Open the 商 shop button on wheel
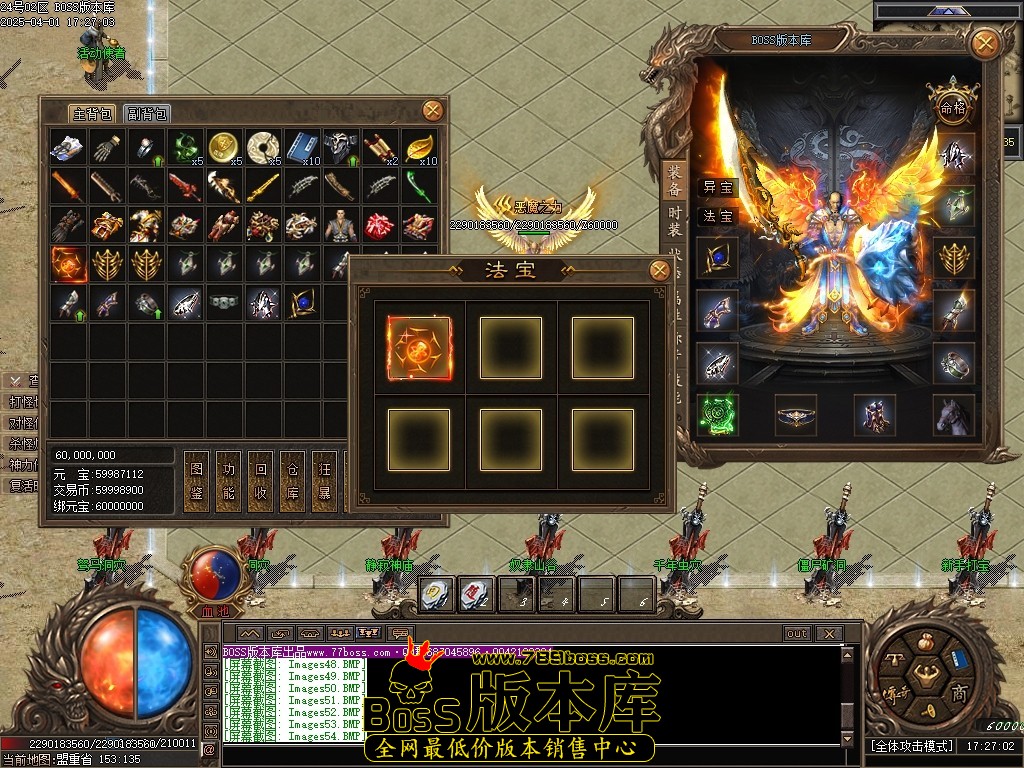1024x768 pixels. tap(958, 694)
